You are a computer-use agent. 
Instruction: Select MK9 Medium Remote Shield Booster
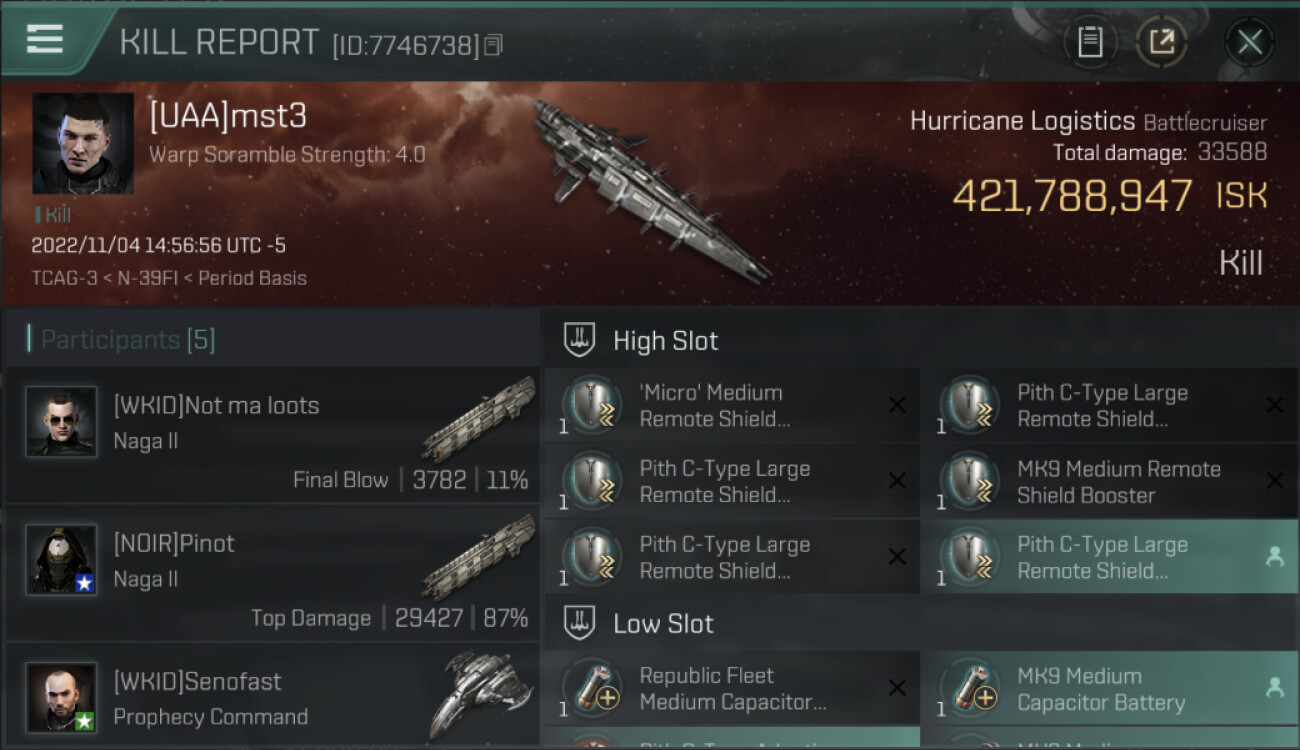pos(1108,481)
